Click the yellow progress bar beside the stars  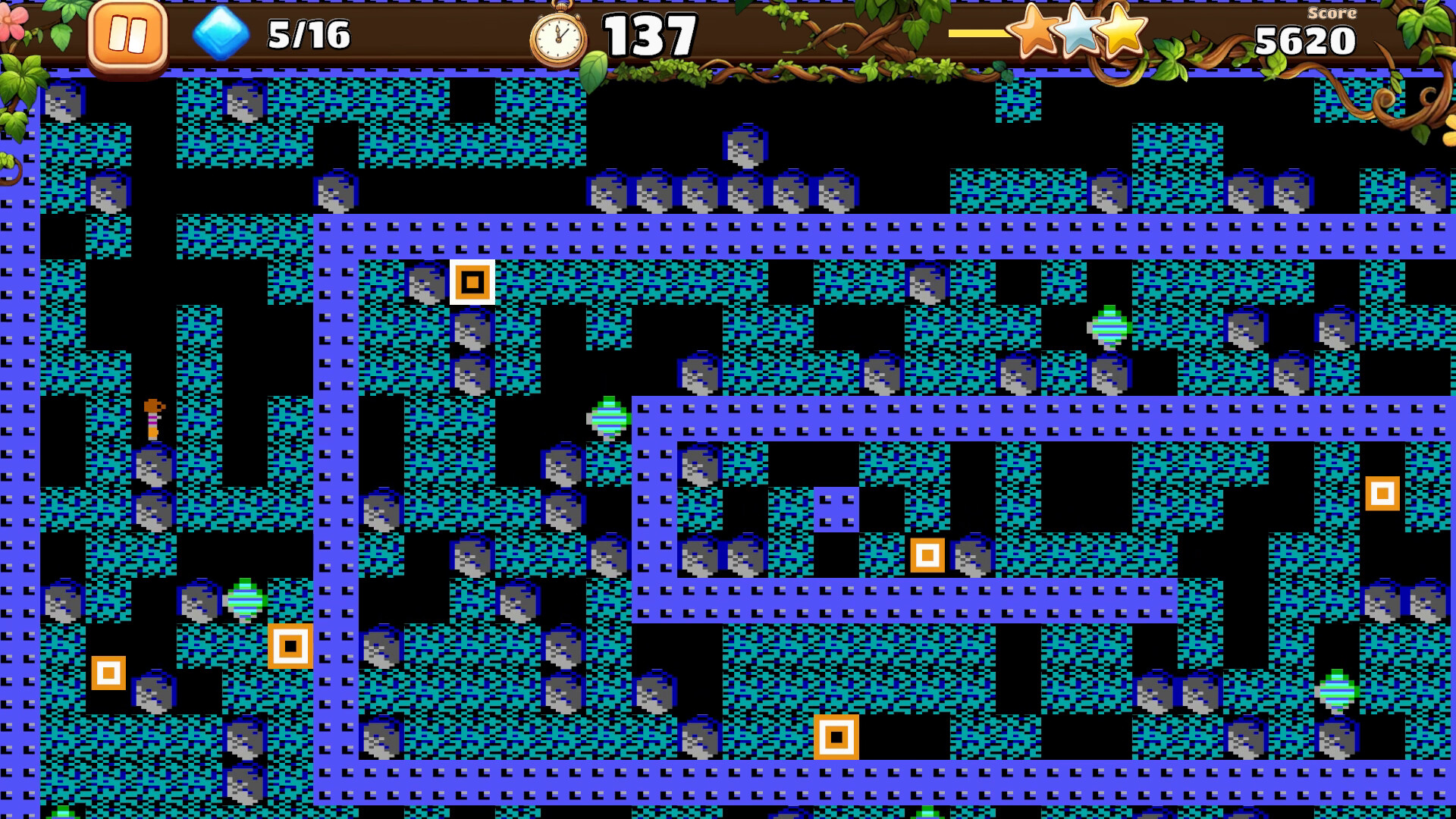(978, 33)
